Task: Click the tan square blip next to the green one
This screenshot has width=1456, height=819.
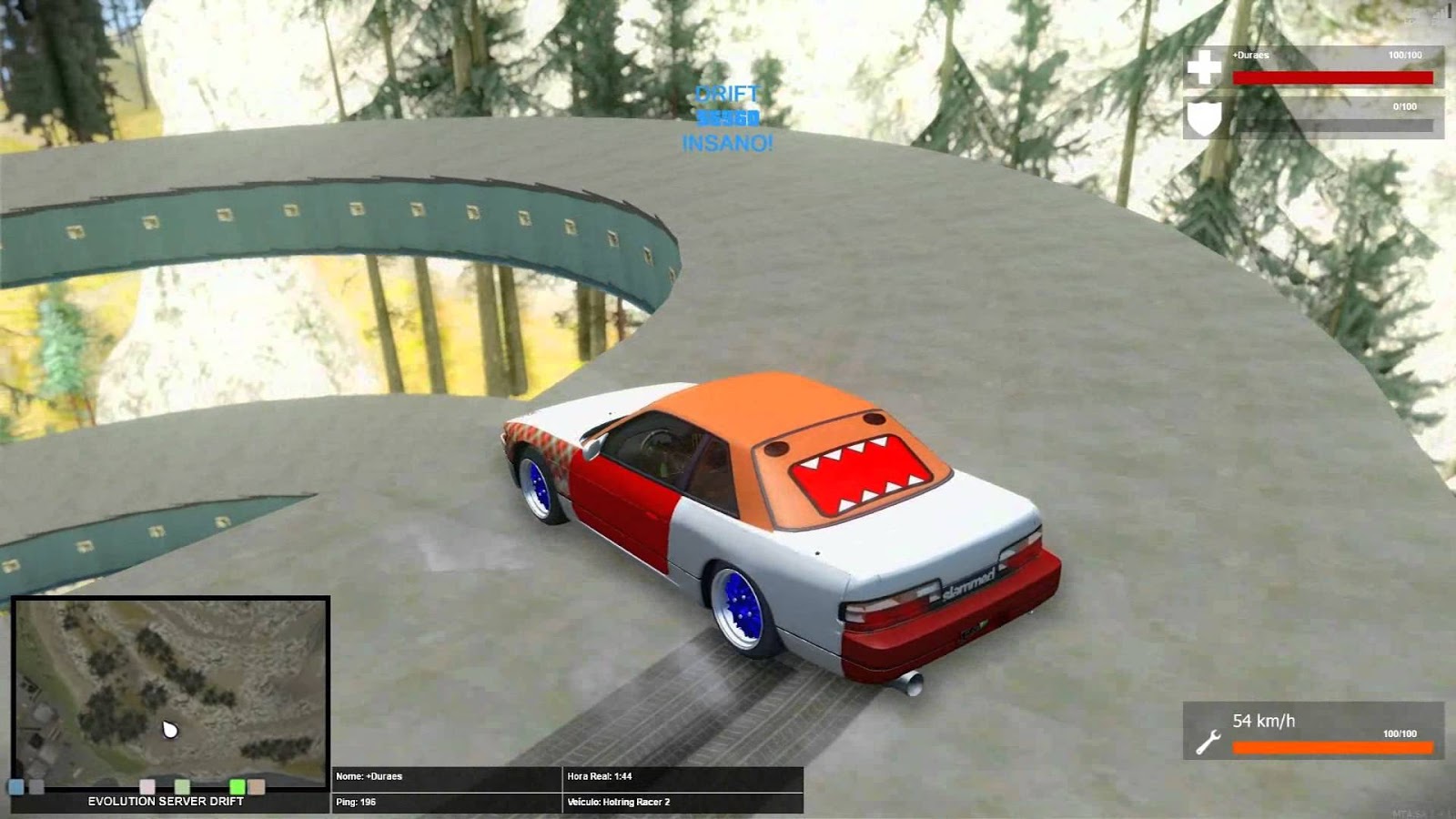Action: coord(257,786)
